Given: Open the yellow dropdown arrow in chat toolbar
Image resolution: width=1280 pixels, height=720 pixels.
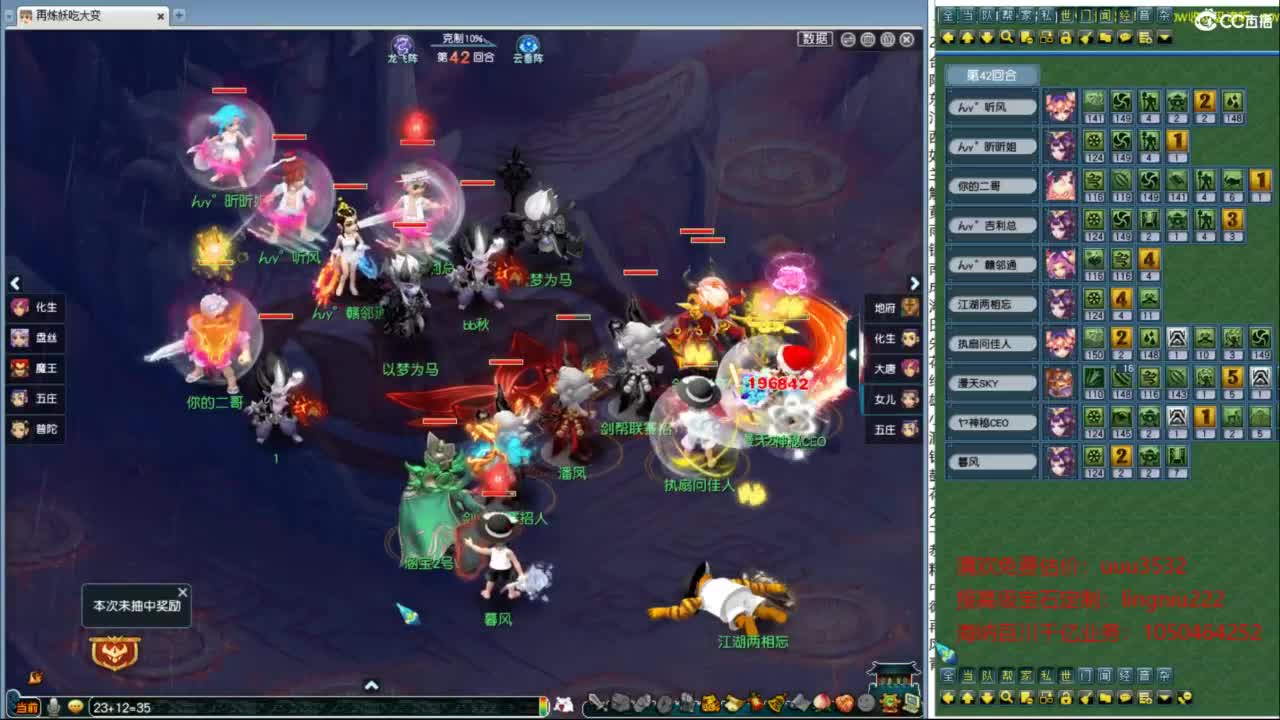Looking at the screenshot, I should pyautogui.click(x=1164, y=37).
